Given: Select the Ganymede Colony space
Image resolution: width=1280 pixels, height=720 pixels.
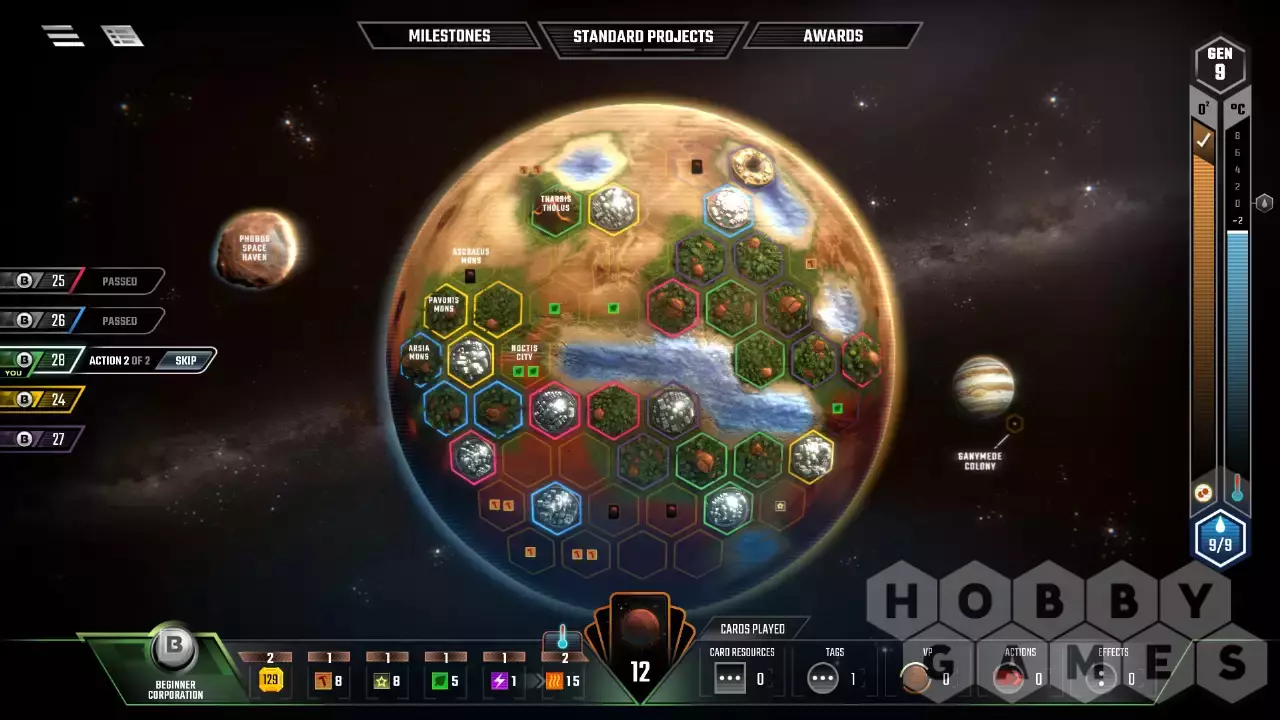Looking at the screenshot, I should pos(1014,424).
